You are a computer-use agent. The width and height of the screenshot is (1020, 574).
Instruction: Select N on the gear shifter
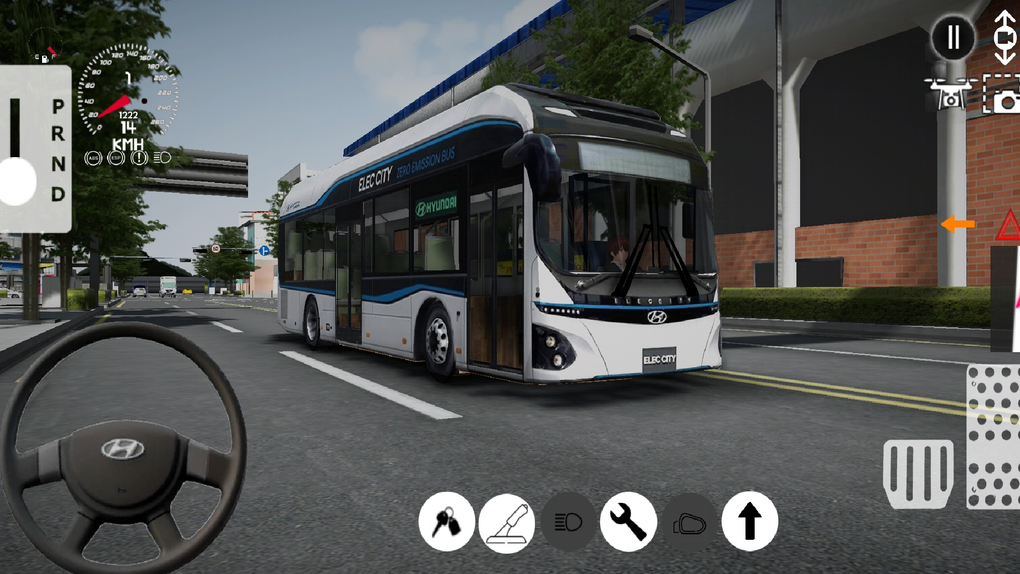point(58,163)
